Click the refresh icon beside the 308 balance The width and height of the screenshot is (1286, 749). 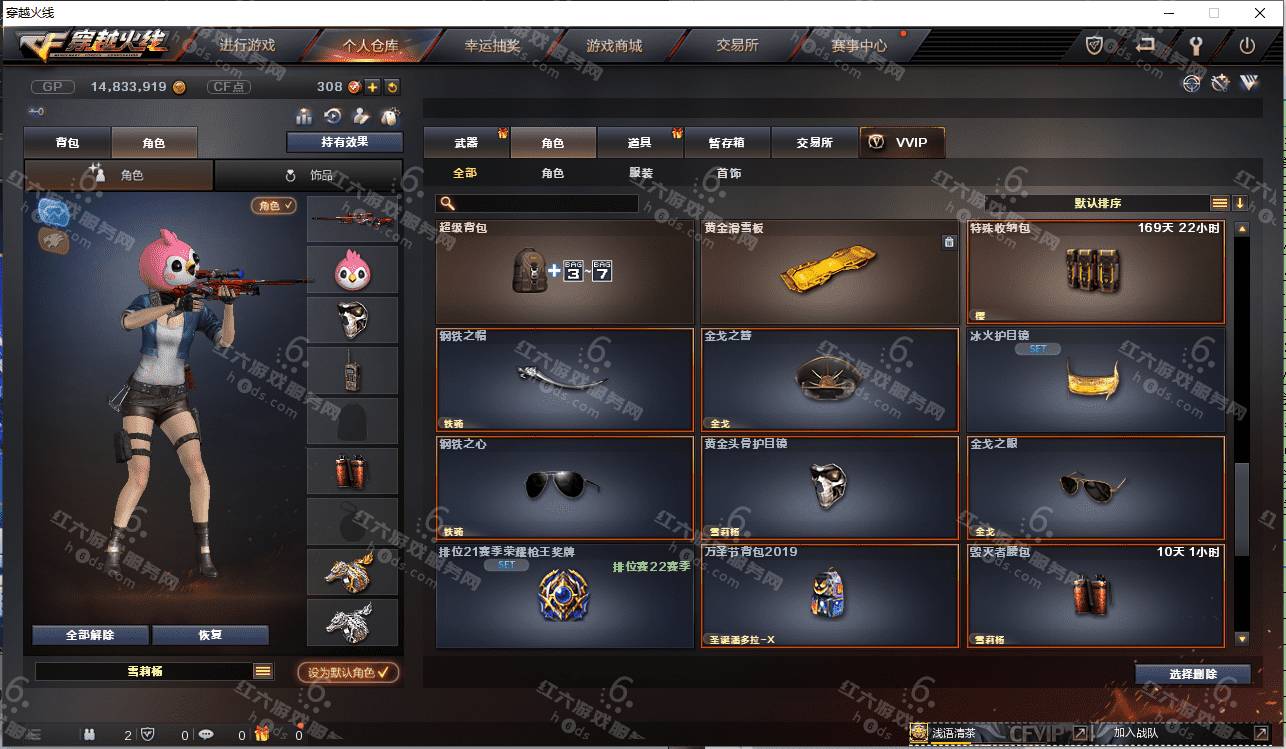(x=392, y=87)
